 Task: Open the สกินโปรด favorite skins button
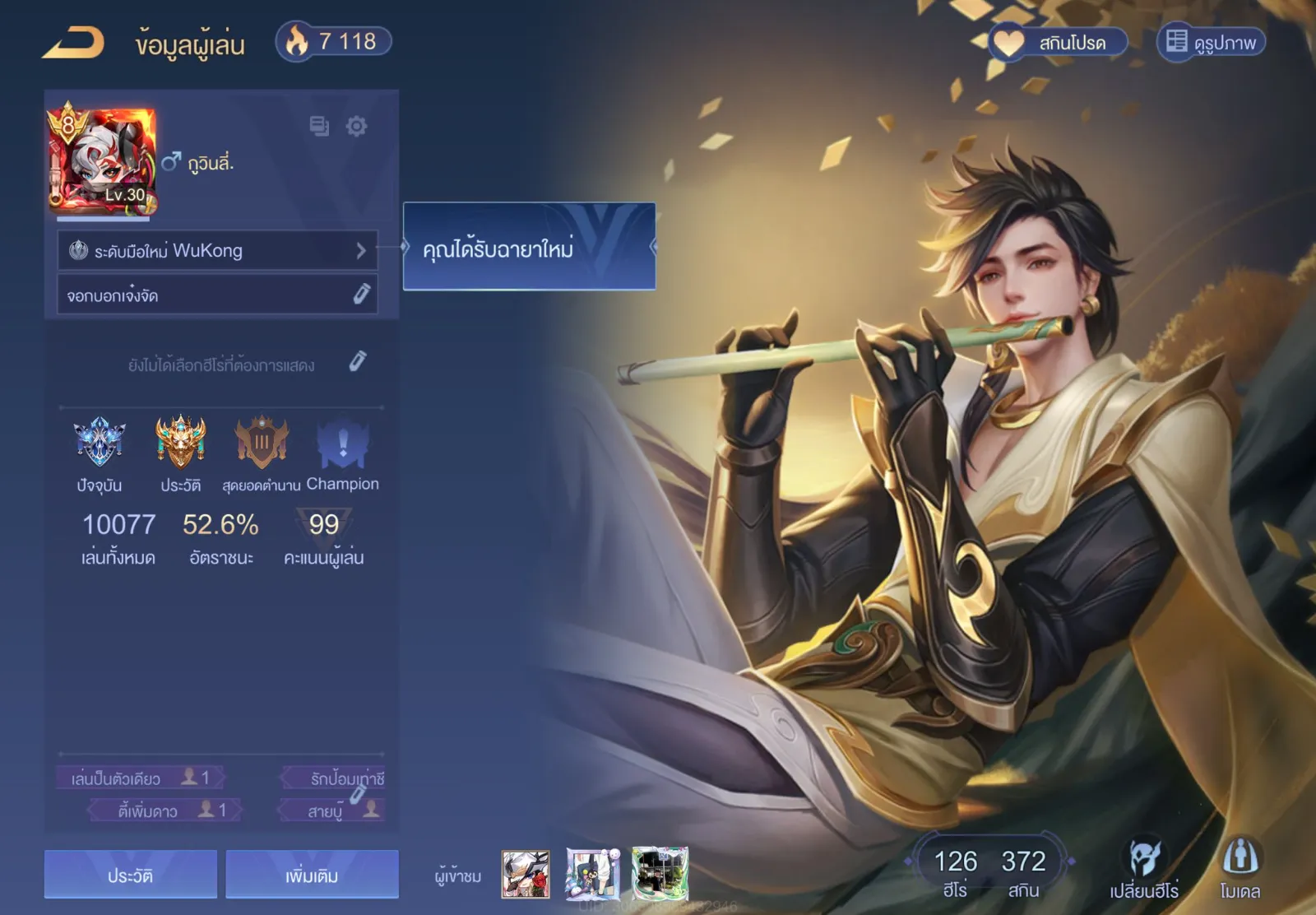(x=1057, y=42)
